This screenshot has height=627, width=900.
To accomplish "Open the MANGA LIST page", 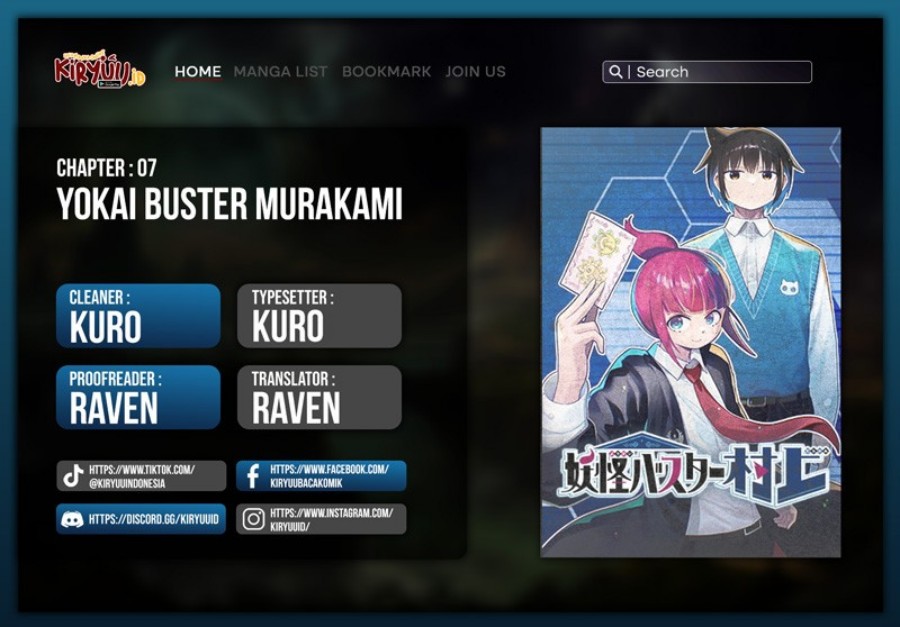I will [x=280, y=72].
